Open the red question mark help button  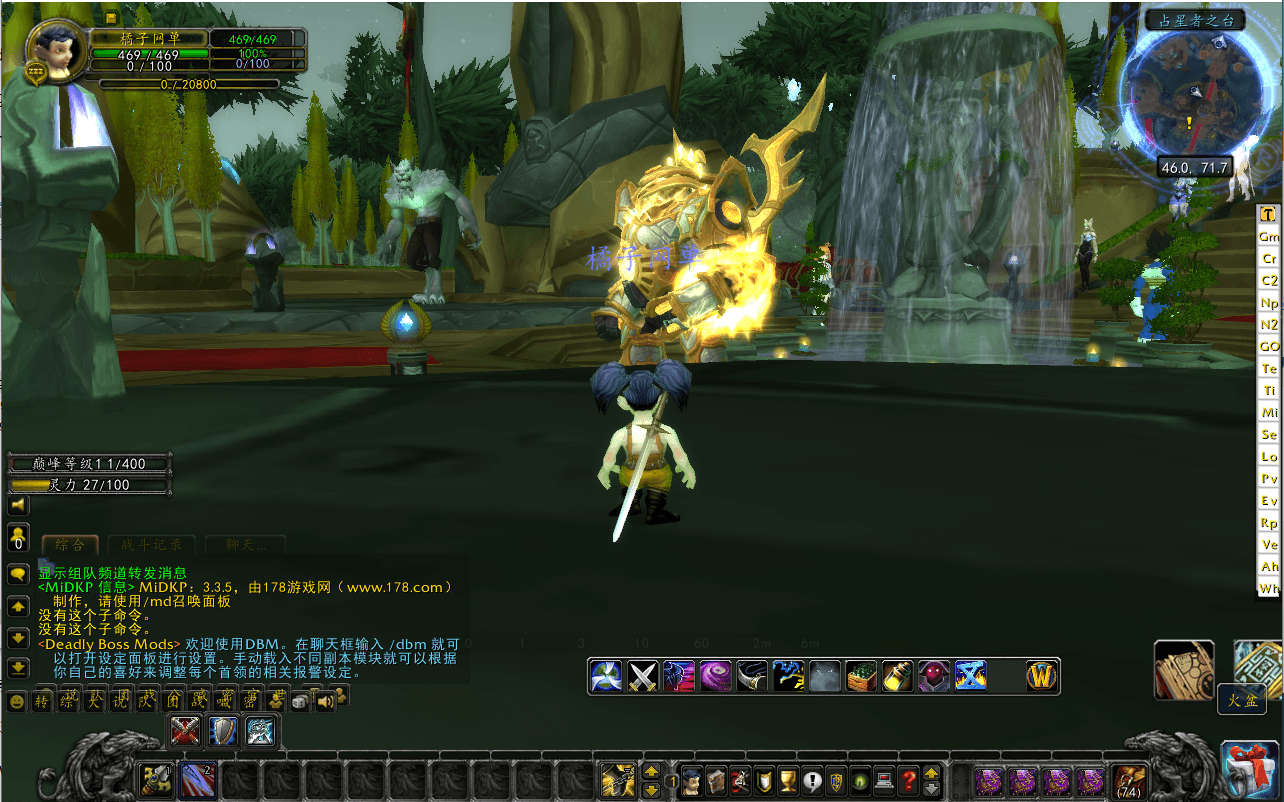point(908,779)
